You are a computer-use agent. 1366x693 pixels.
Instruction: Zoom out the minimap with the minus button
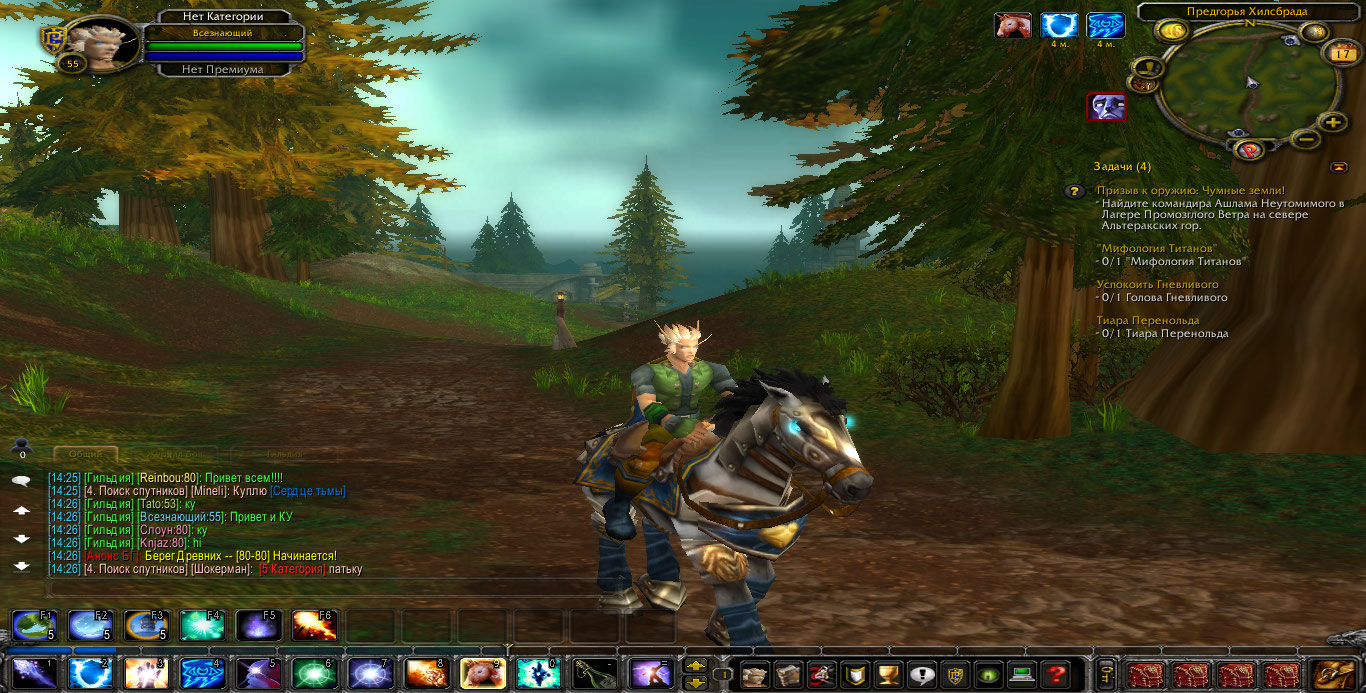click(1305, 140)
